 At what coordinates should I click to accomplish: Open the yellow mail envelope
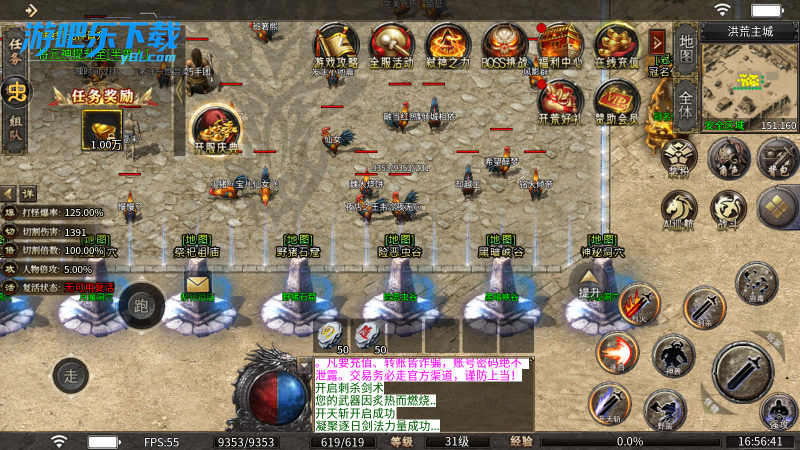197,286
